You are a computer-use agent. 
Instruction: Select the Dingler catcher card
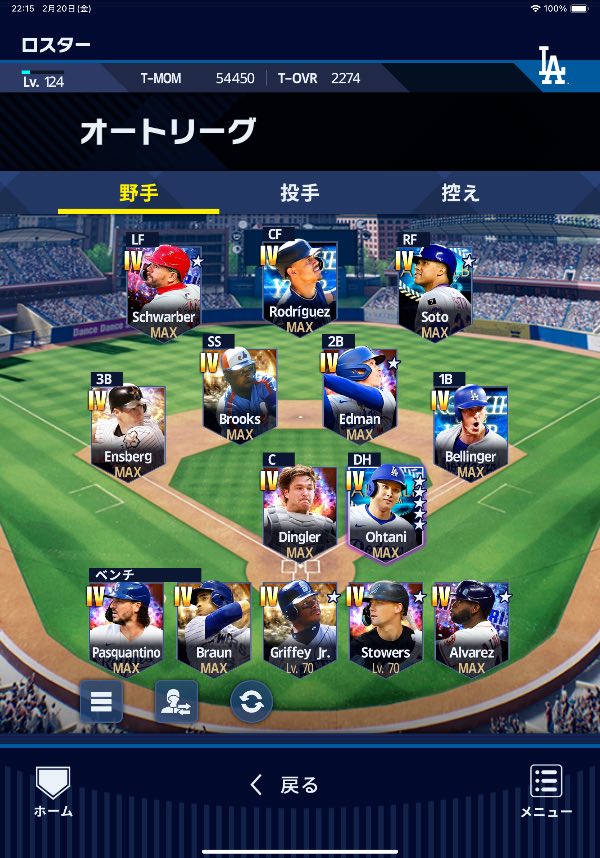click(x=299, y=510)
